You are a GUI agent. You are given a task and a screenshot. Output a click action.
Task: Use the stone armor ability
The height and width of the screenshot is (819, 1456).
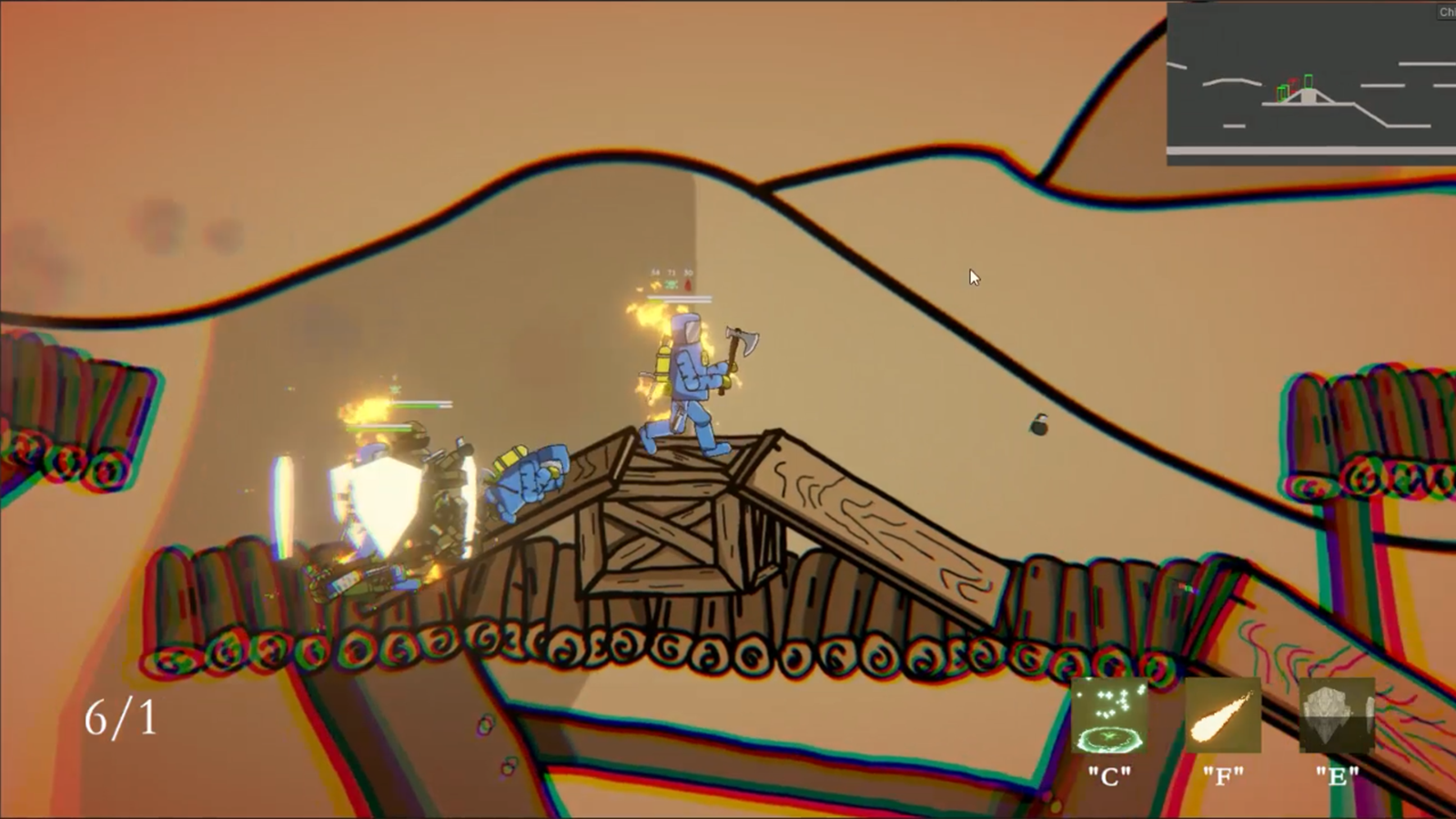tap(1336, 716)
